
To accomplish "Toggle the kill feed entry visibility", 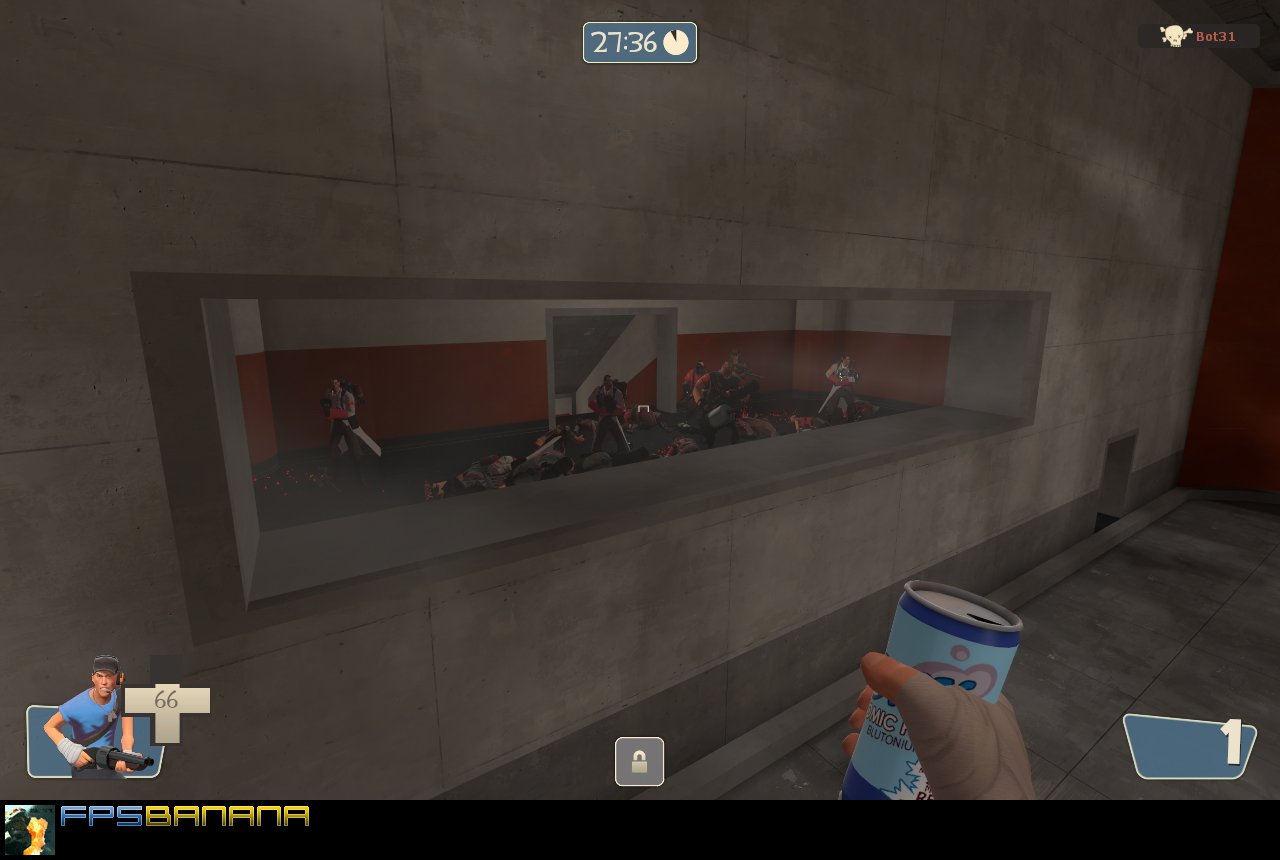I will [x=1200, y=36].
